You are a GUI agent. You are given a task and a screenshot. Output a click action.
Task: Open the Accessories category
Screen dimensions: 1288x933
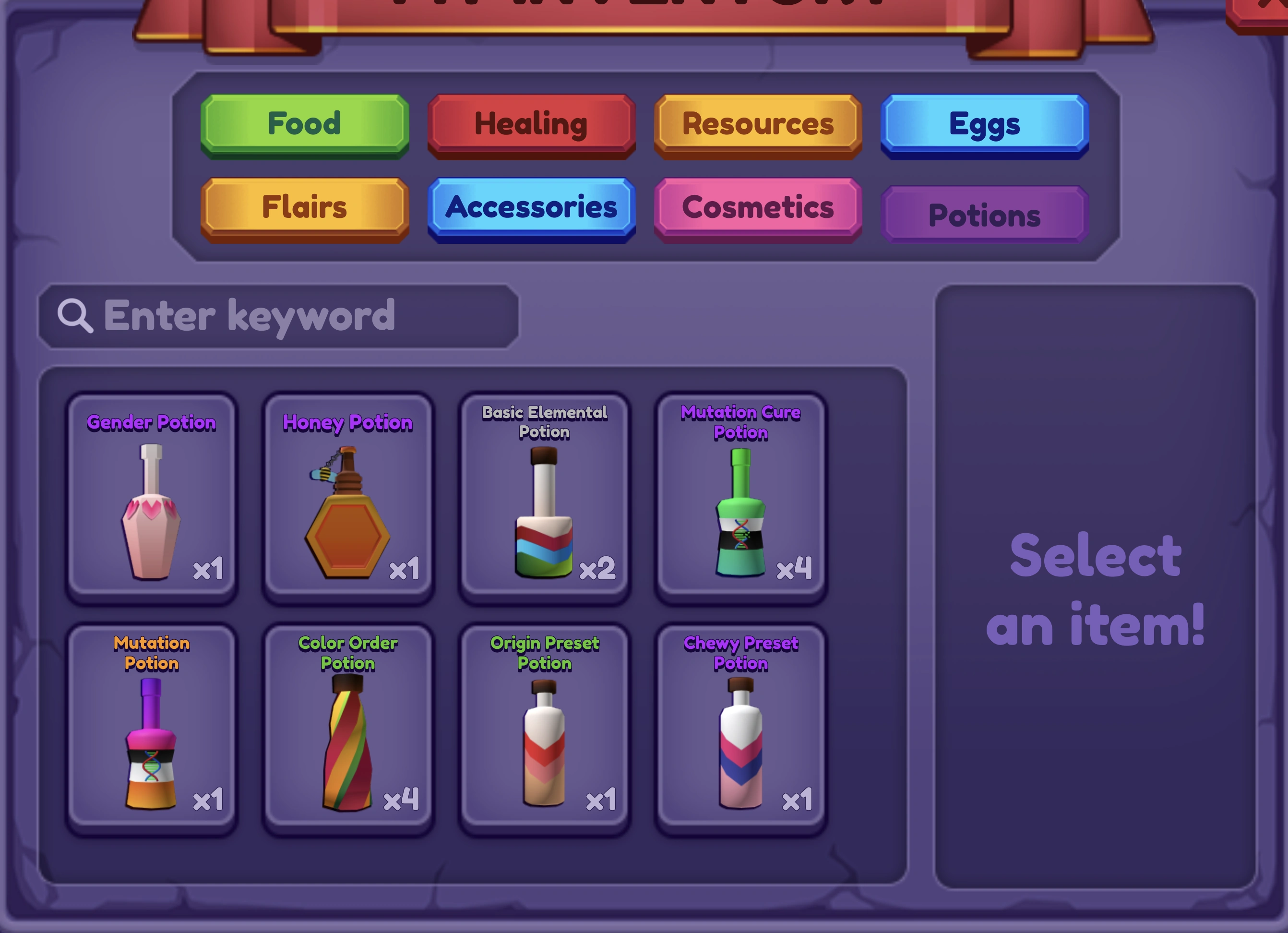pos(530,208)
